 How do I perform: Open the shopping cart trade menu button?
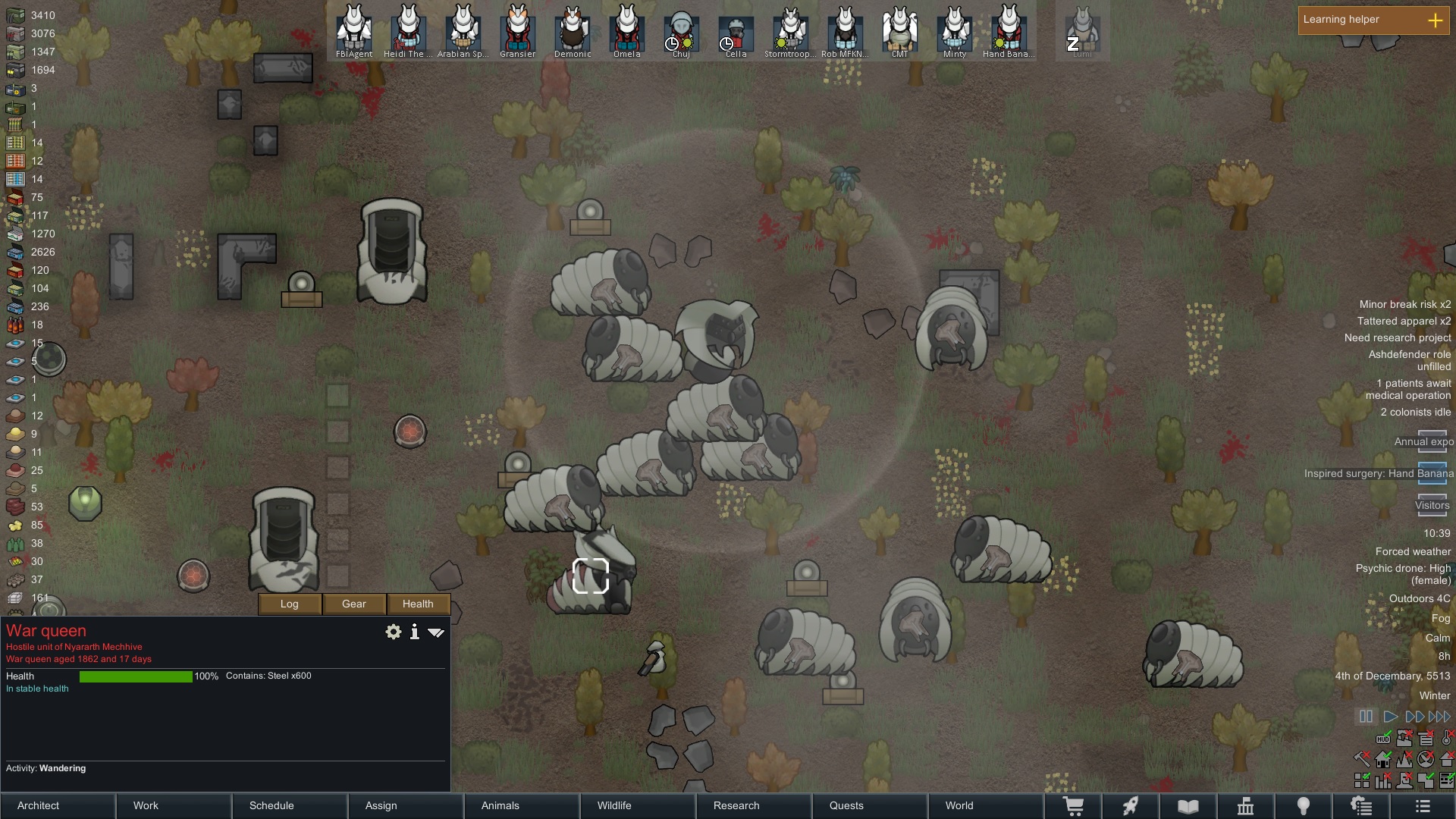(1073, 806)
